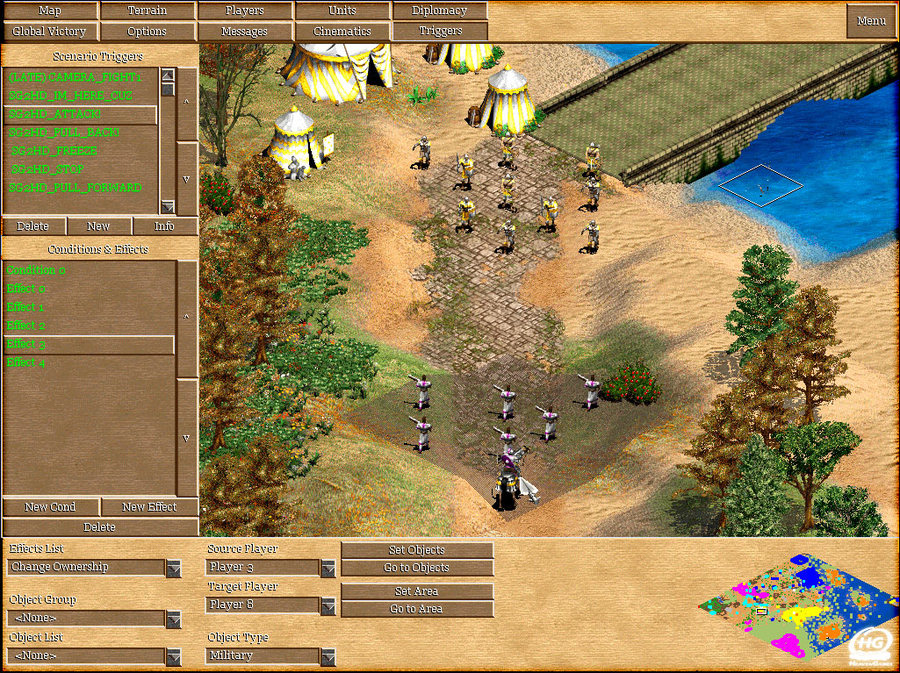This screenshot has height=673, width=900.
Task: Go to the Global Victory tab
Action: click(x=49, y=31)
